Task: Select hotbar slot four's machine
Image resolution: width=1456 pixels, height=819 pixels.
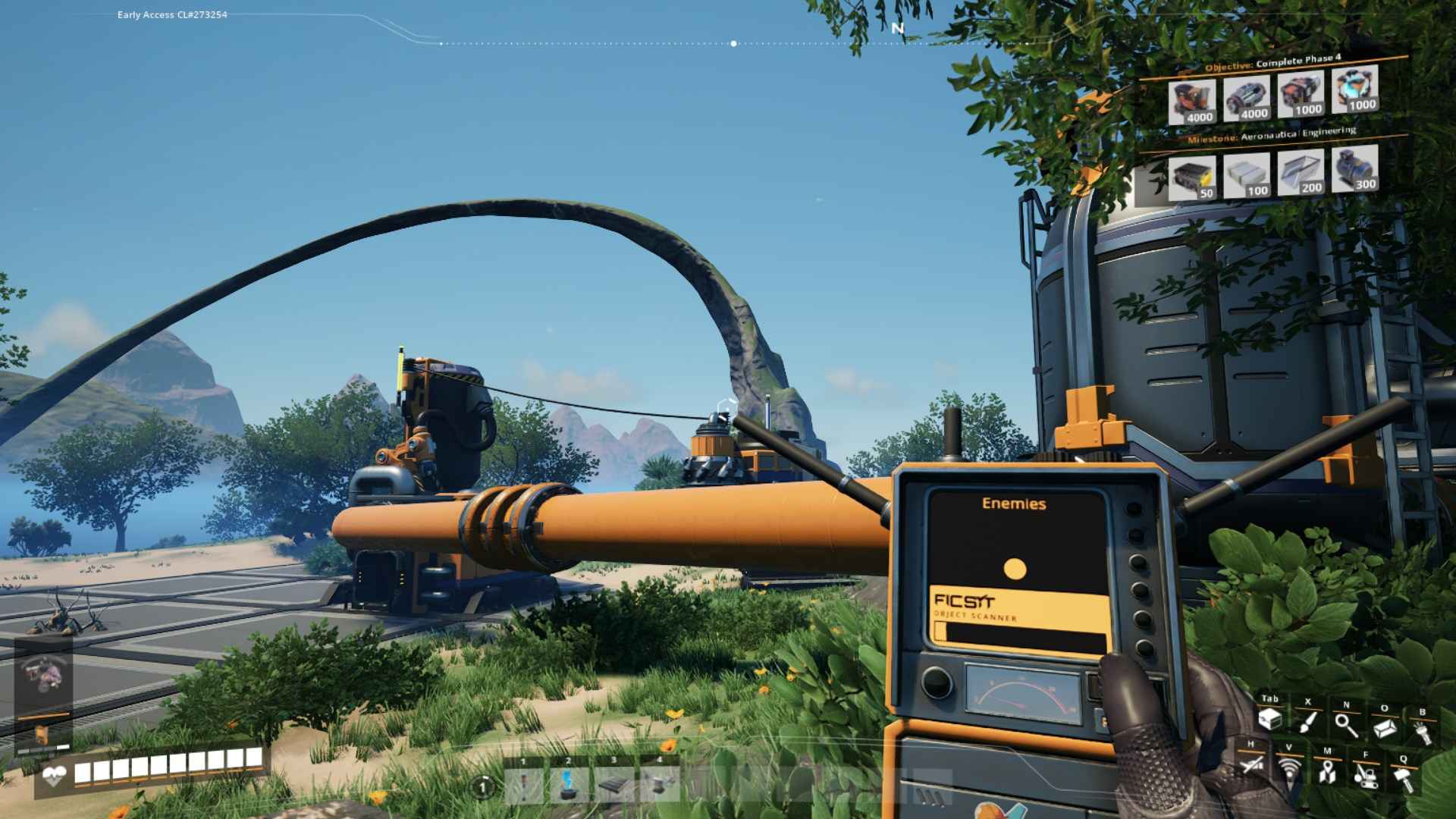Action: tap(658, 786)
